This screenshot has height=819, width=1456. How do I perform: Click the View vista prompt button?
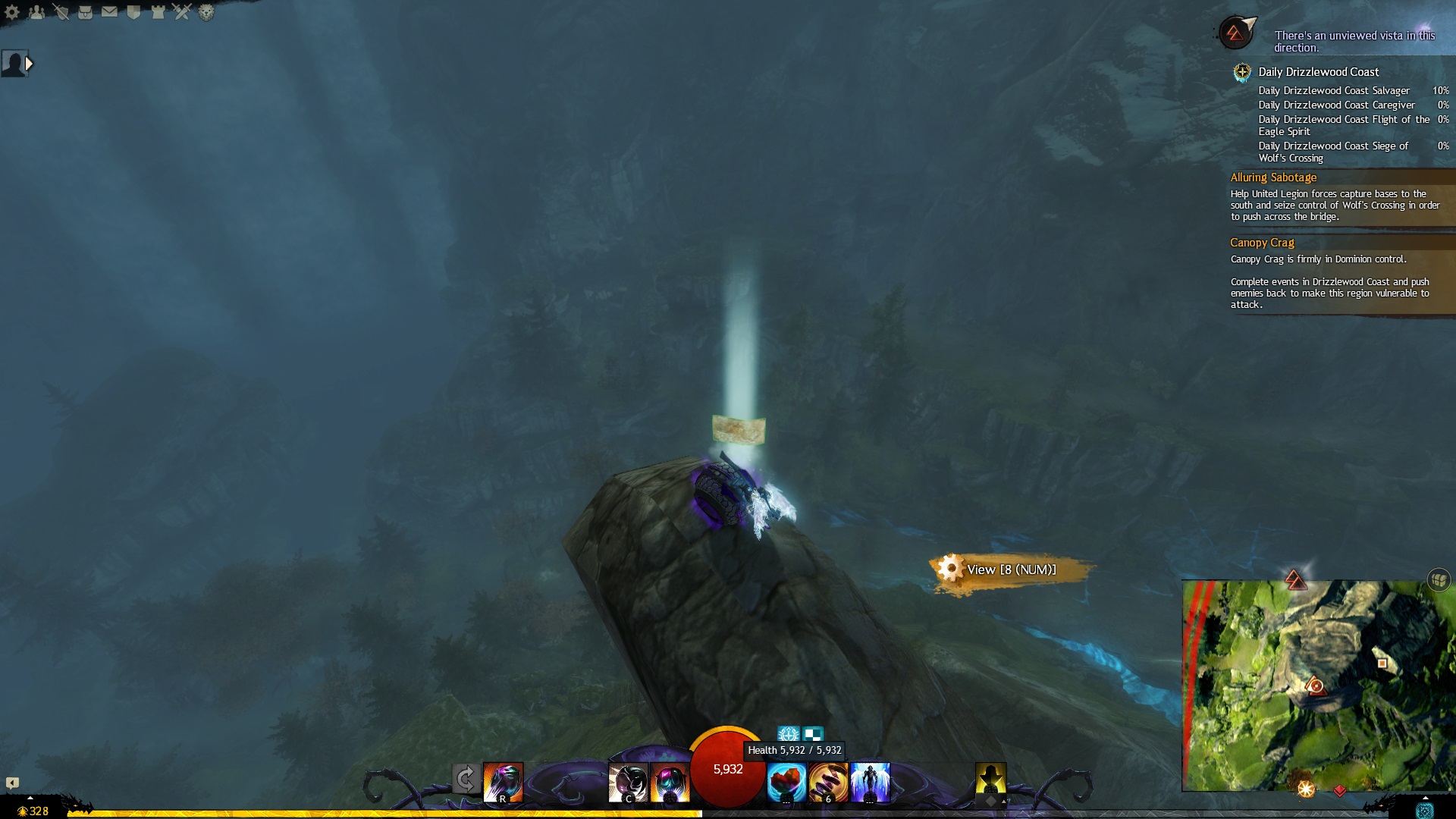pos(1010,570)
